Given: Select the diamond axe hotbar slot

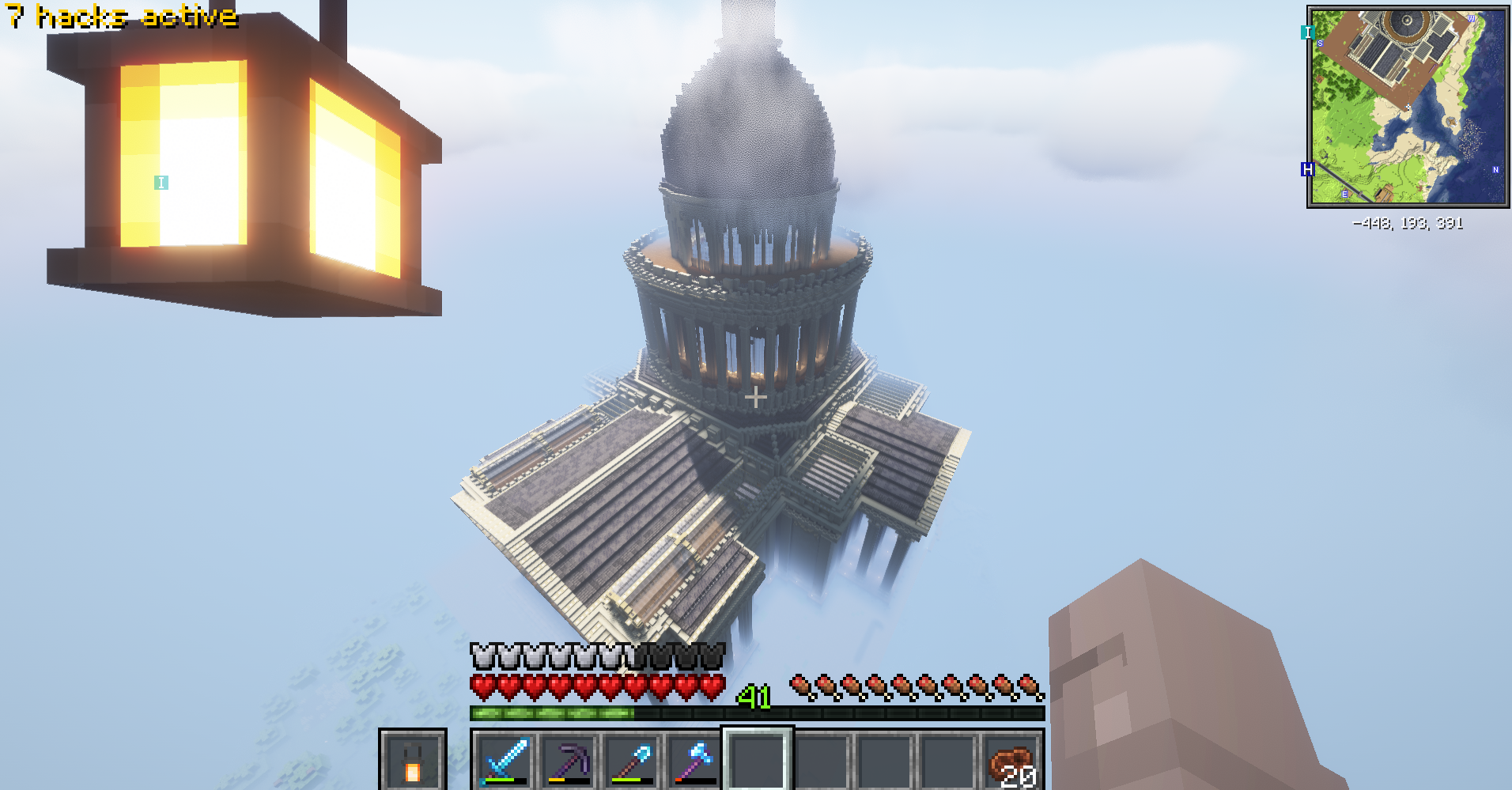Looking at the screenshot, I should [694, 761].
